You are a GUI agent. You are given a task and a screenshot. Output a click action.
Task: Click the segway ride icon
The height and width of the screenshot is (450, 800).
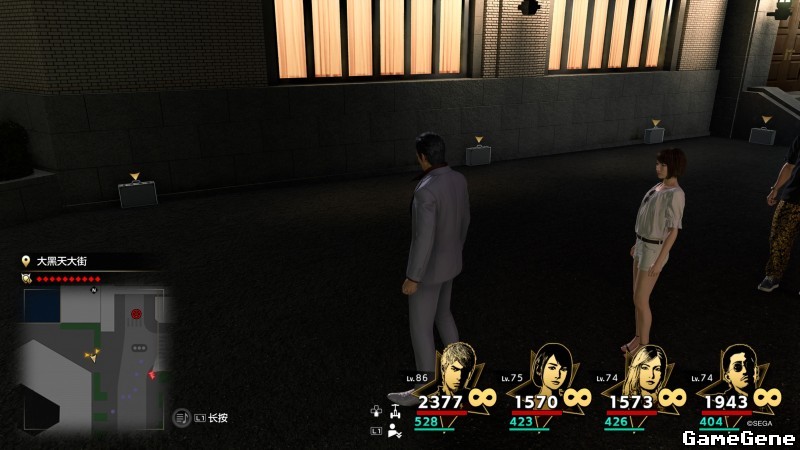396,410
